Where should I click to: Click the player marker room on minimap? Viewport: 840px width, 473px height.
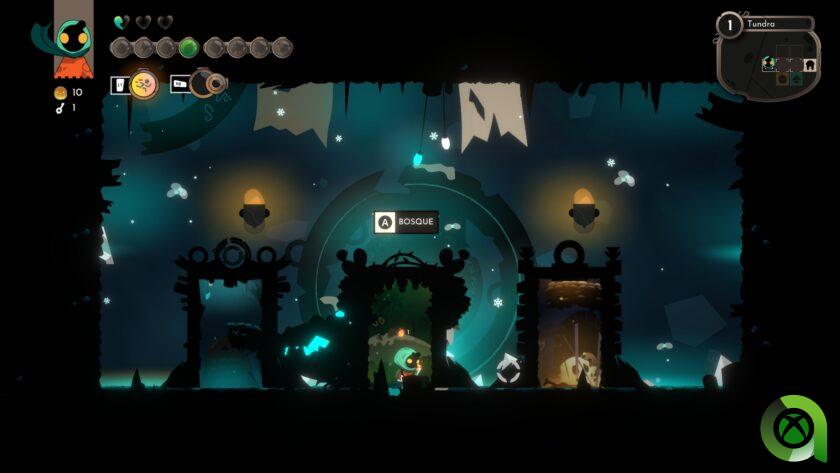[769, 63]
